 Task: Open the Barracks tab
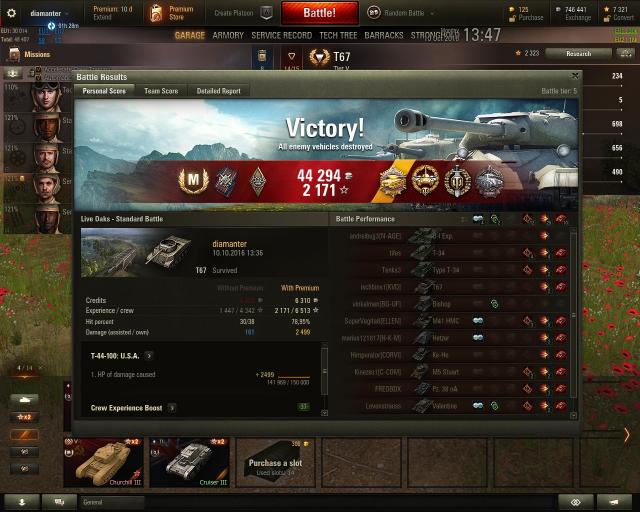384,35
